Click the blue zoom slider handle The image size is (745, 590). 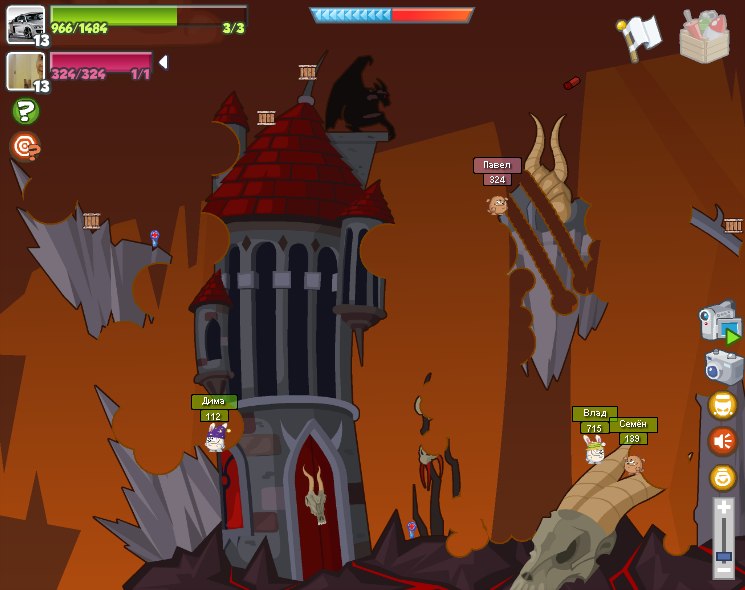(x=723, y=555)
